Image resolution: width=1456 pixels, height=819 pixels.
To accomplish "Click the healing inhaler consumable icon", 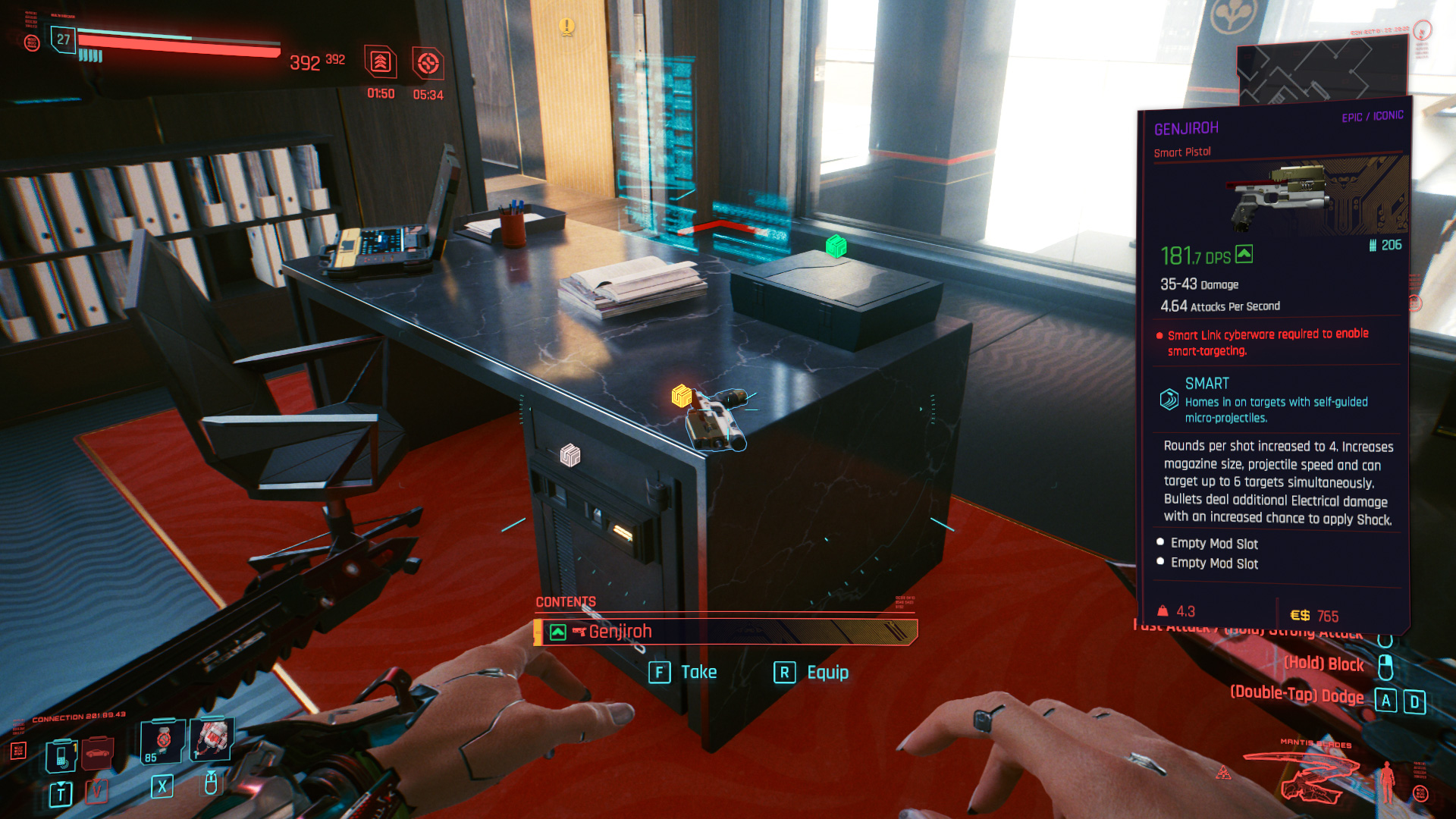I will [x=210, y=739].
